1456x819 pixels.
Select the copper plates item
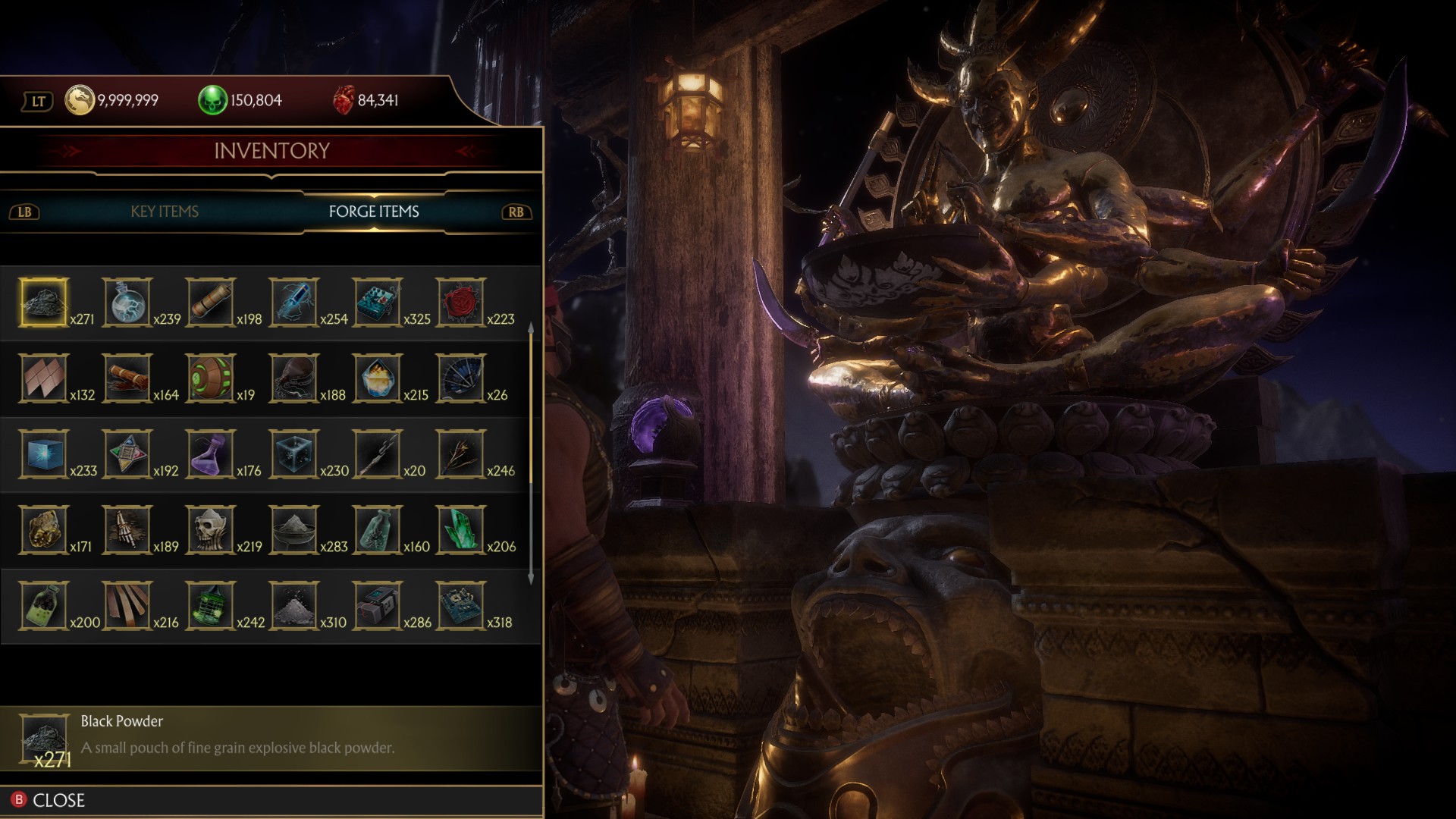[x=44, y=378]
